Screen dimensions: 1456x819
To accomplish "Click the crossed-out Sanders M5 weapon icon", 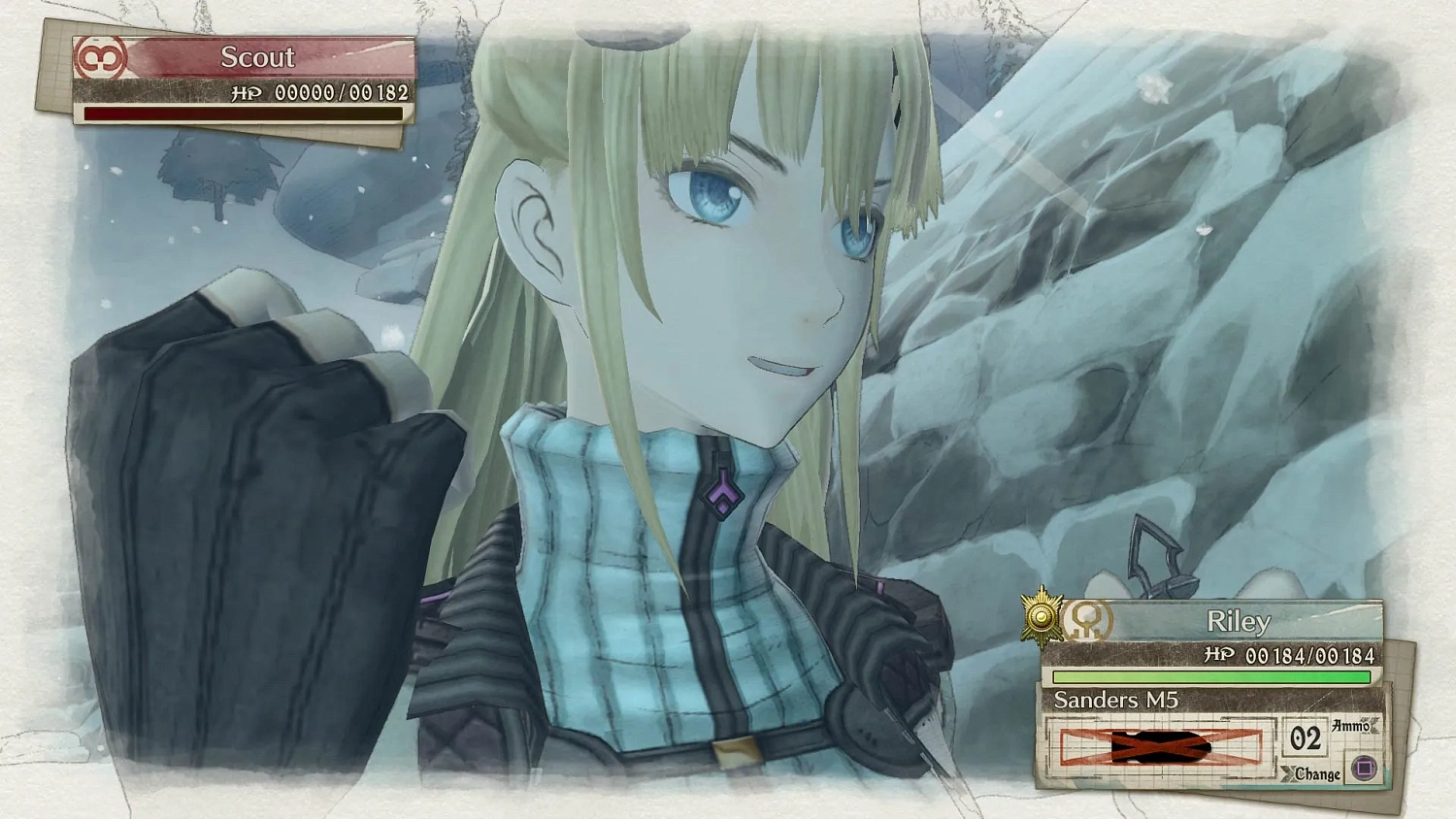I will click(1160, 749).
